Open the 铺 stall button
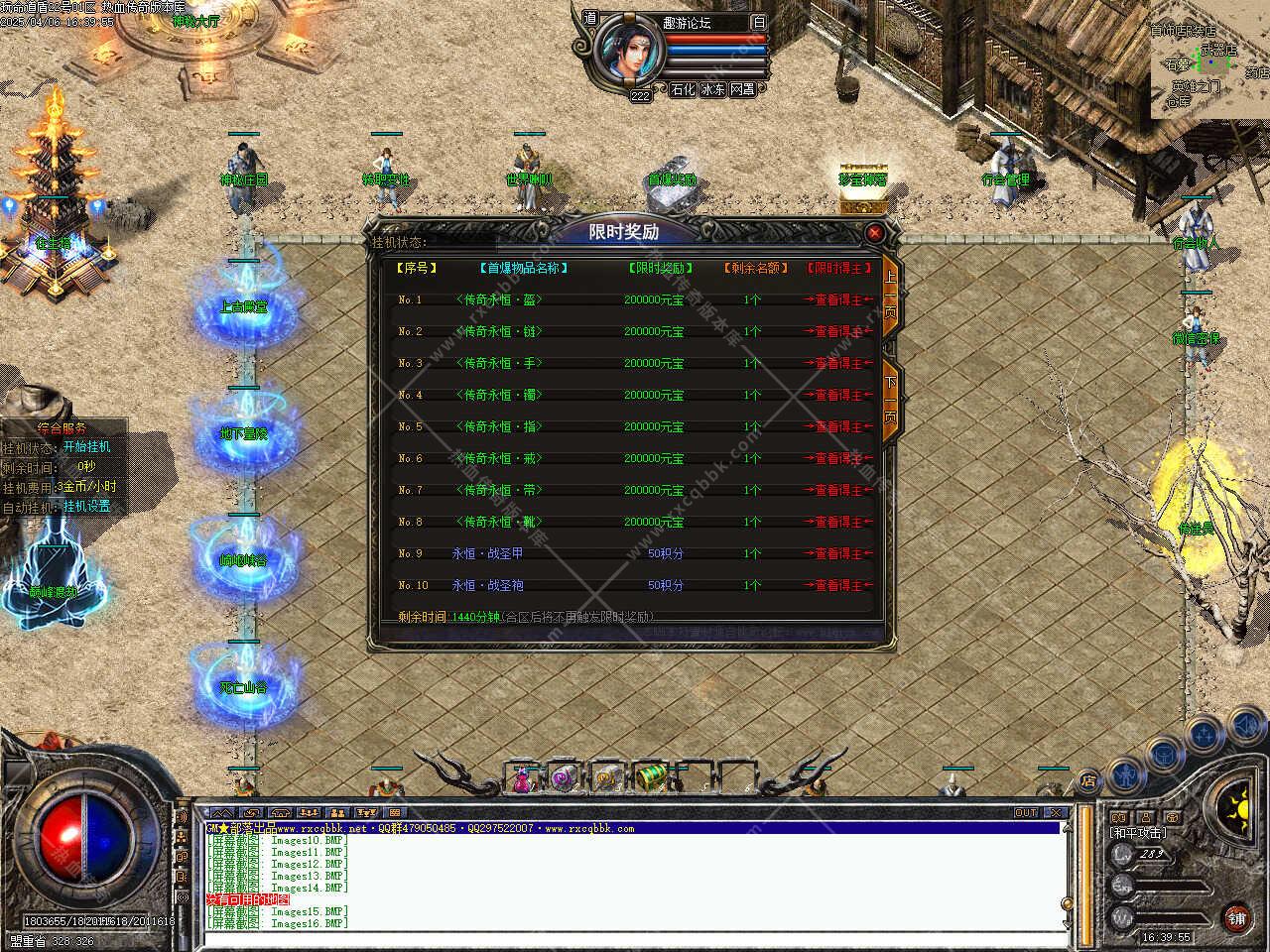The image size is (1270, 952). [x=1236, y=918]
